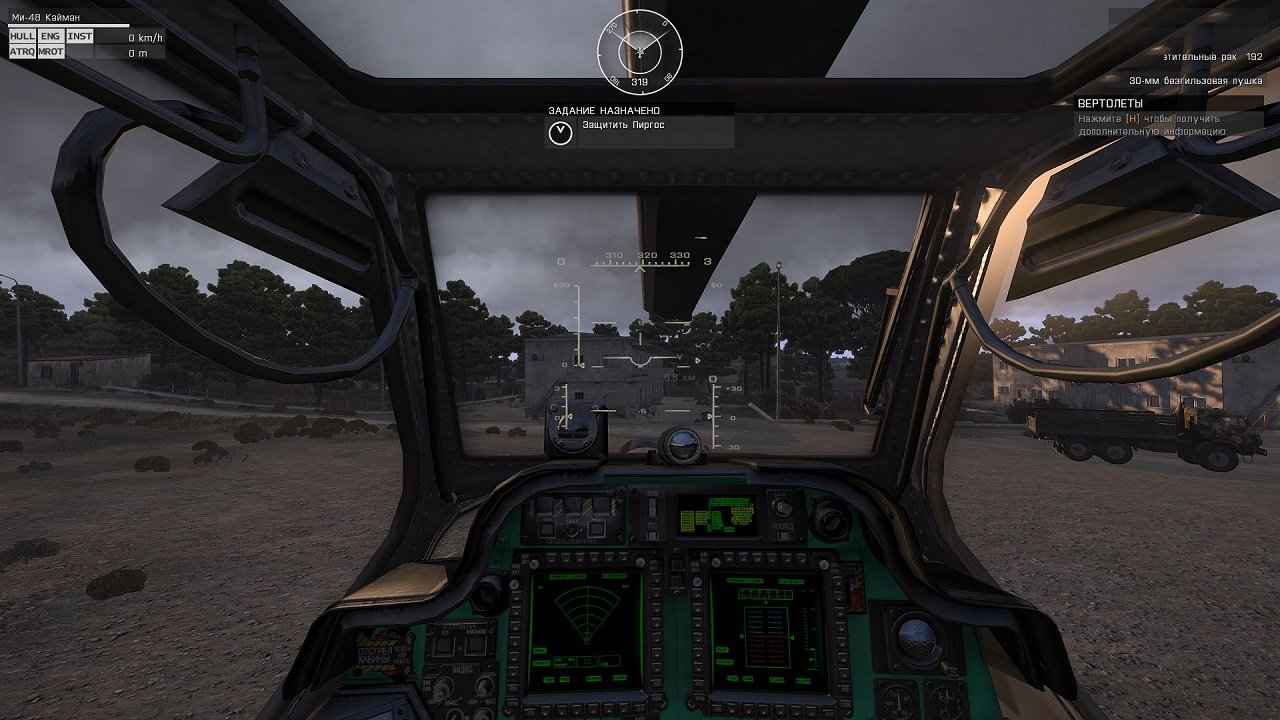Click the INST instruments damage icon
Image resolution: width=1280 pixels, height=720 pixels.
point(79,37)
